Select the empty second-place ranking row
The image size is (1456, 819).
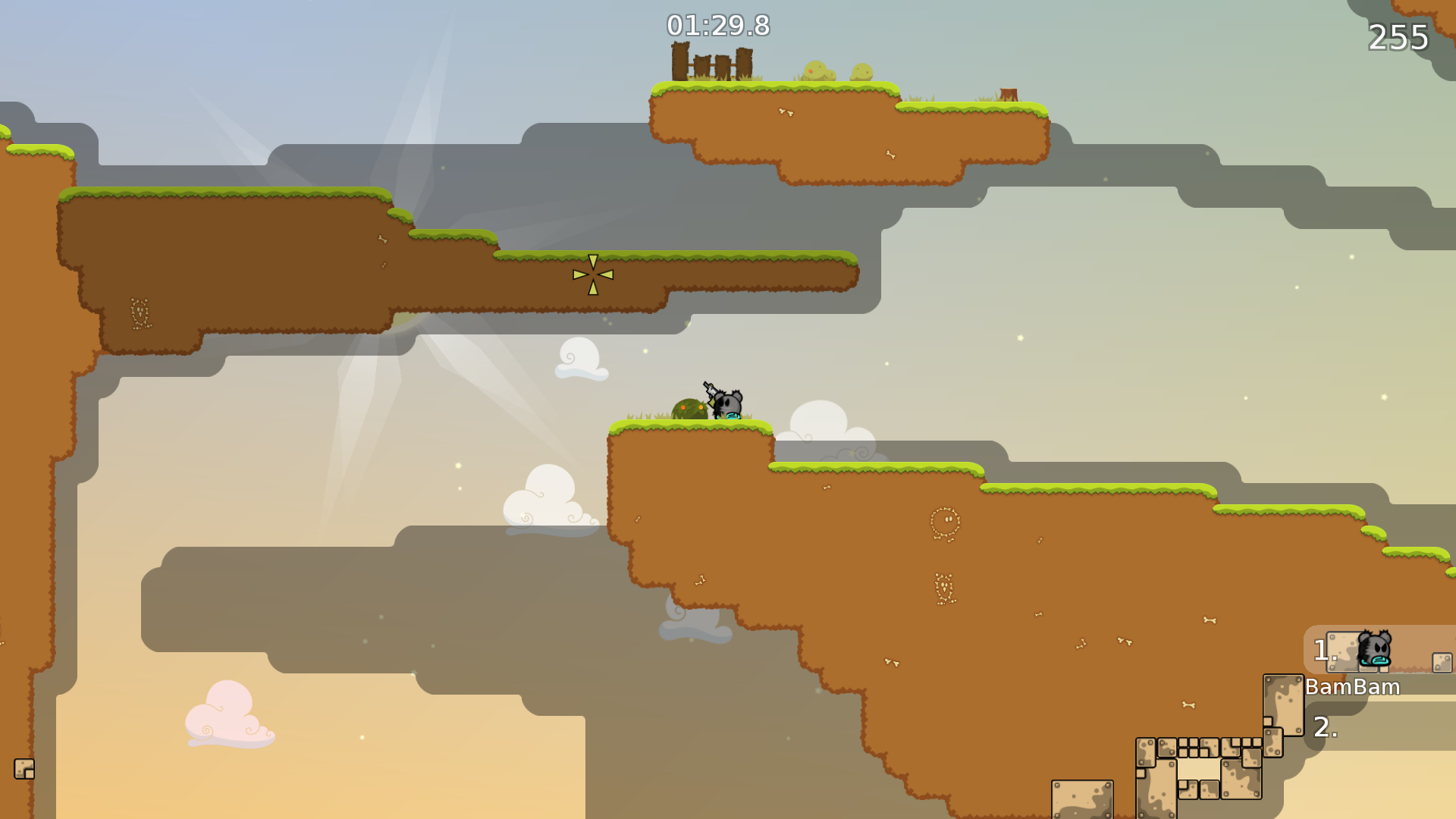tap(1380, 726)
